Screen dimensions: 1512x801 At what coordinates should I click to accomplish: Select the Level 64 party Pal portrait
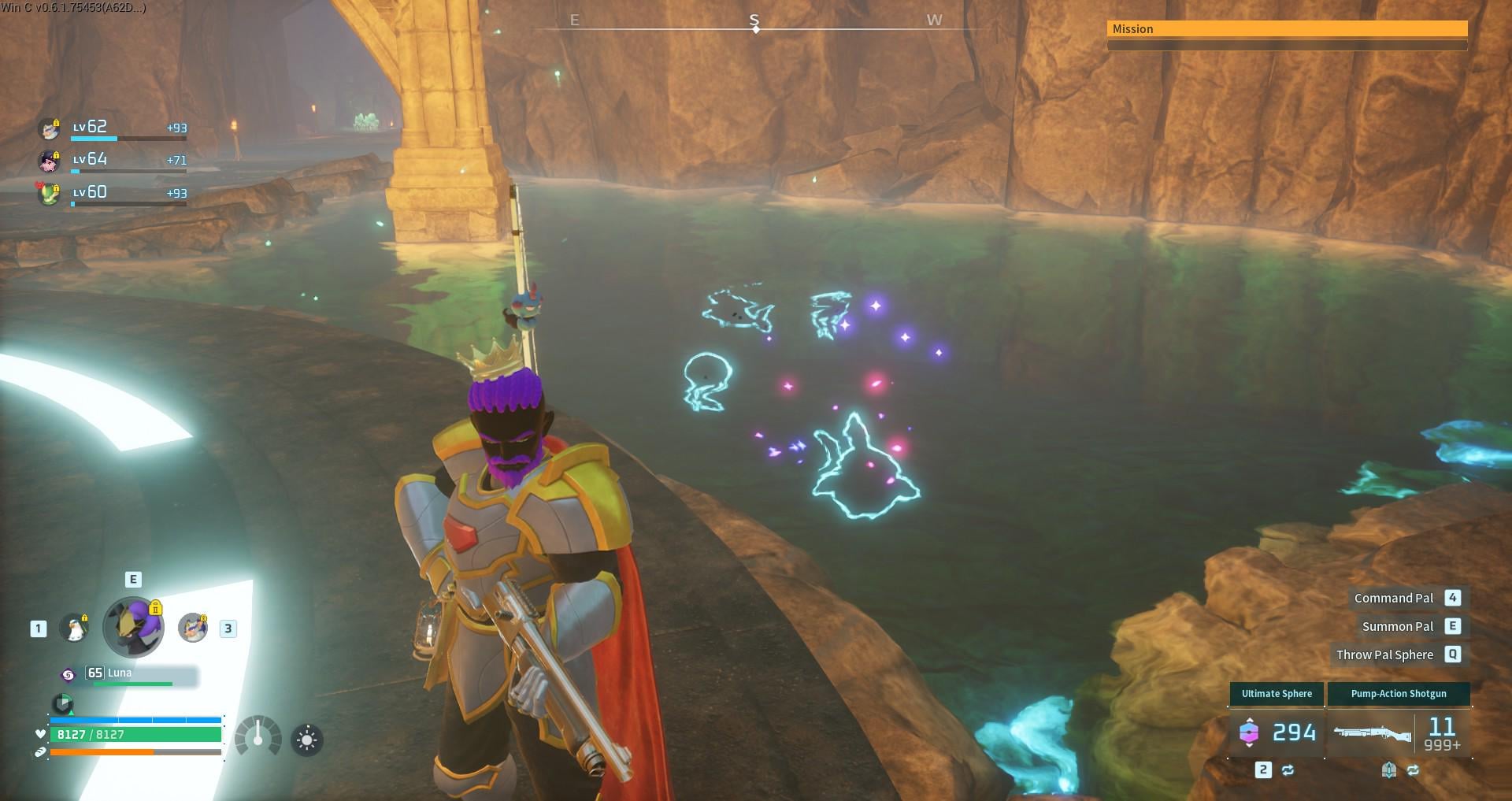pyautogui.click(x=50, y=161)
